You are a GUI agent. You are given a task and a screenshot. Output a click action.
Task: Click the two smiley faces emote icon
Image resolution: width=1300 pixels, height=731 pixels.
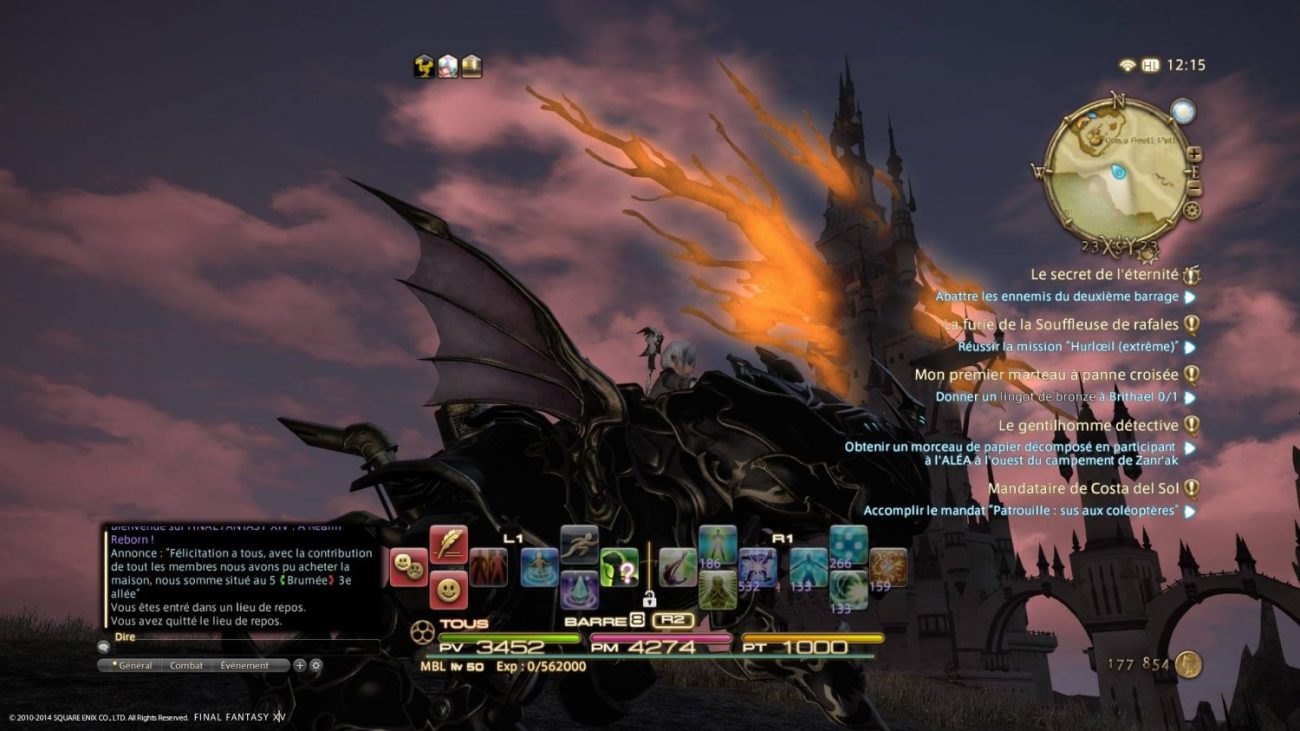pos(408,568)
